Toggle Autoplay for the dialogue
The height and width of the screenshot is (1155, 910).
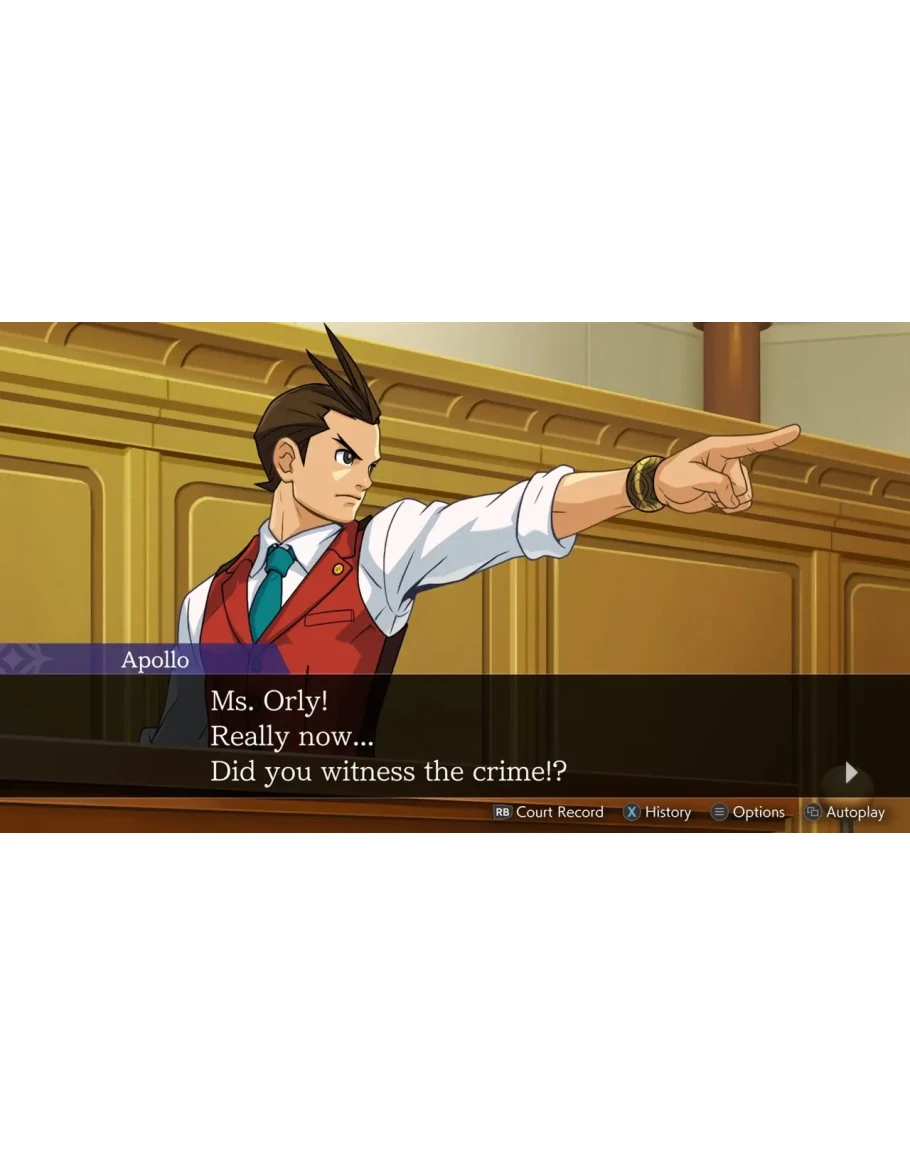[x=845, y=812]
